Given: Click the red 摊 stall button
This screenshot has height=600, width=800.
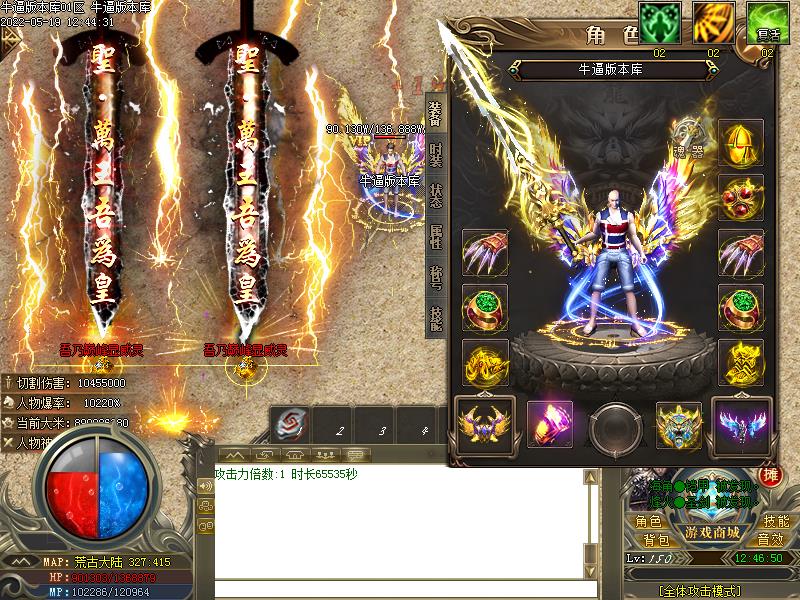Looking at the screenshot, I should (770, 476).
